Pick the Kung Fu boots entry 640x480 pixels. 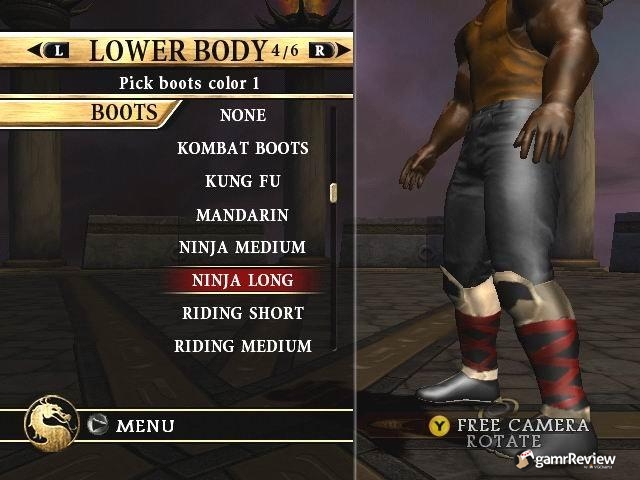click(243, 182)
